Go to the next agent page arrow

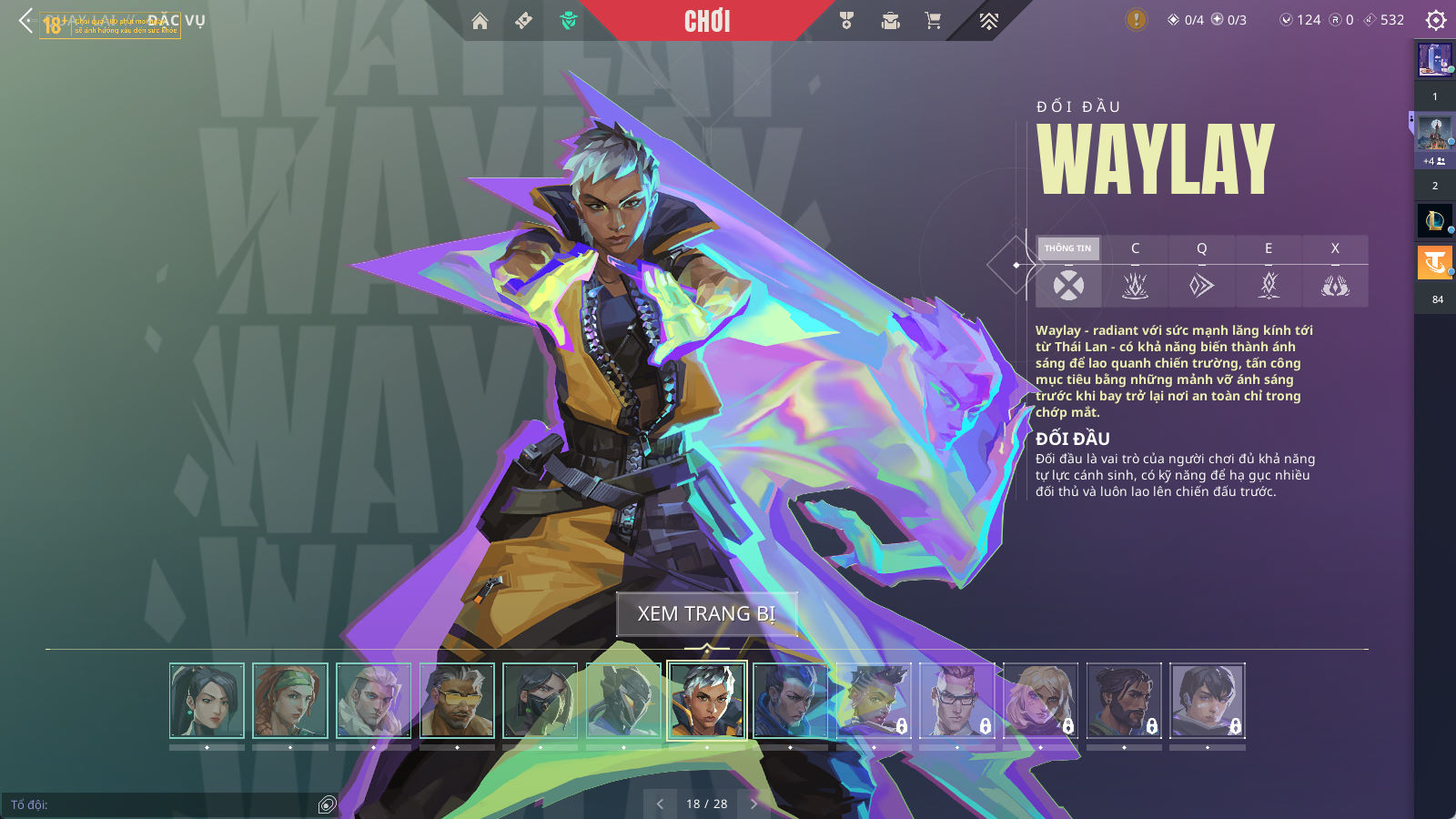753,804
